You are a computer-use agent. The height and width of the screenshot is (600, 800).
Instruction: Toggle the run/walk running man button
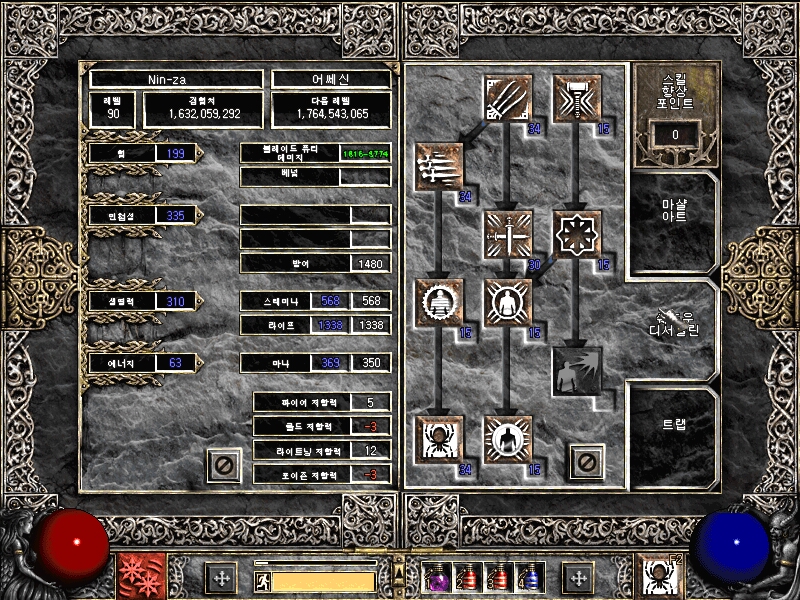point(262,580)
